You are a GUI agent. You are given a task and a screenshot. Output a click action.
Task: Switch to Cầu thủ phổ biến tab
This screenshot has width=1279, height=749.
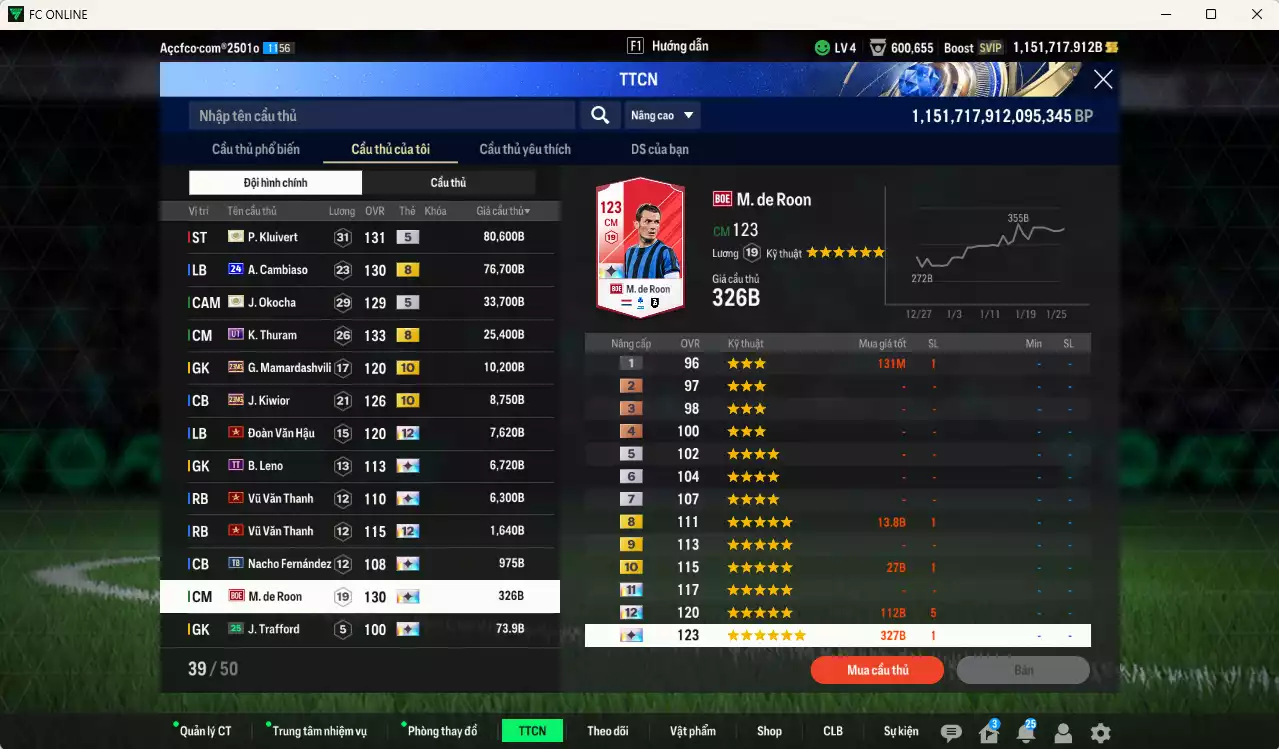256,150
